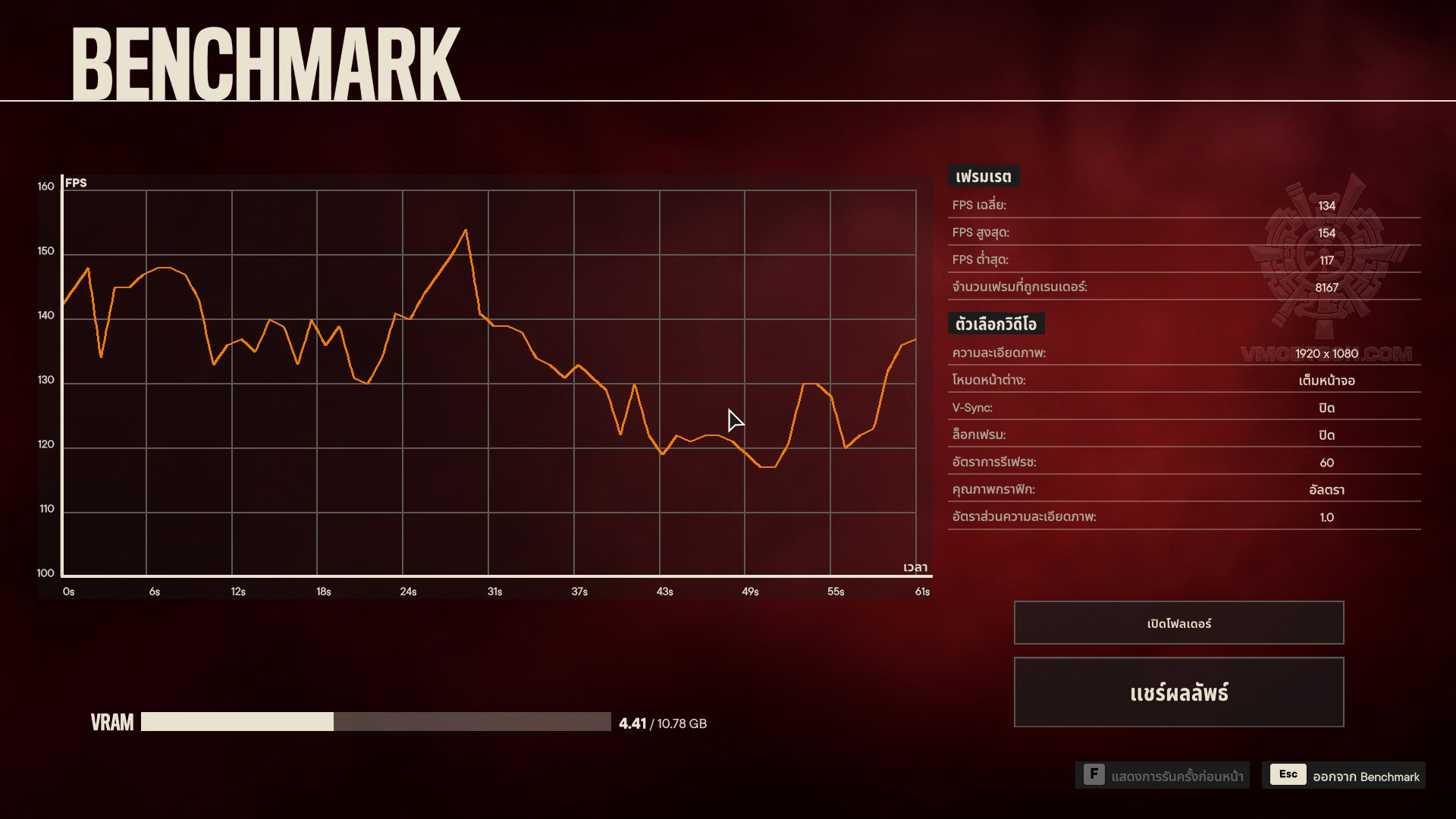Open the benchmark results folder (เปิดโฟลเดอร์)
The width and height of the screenshot is (1456, 819).
click(1178, 623)
